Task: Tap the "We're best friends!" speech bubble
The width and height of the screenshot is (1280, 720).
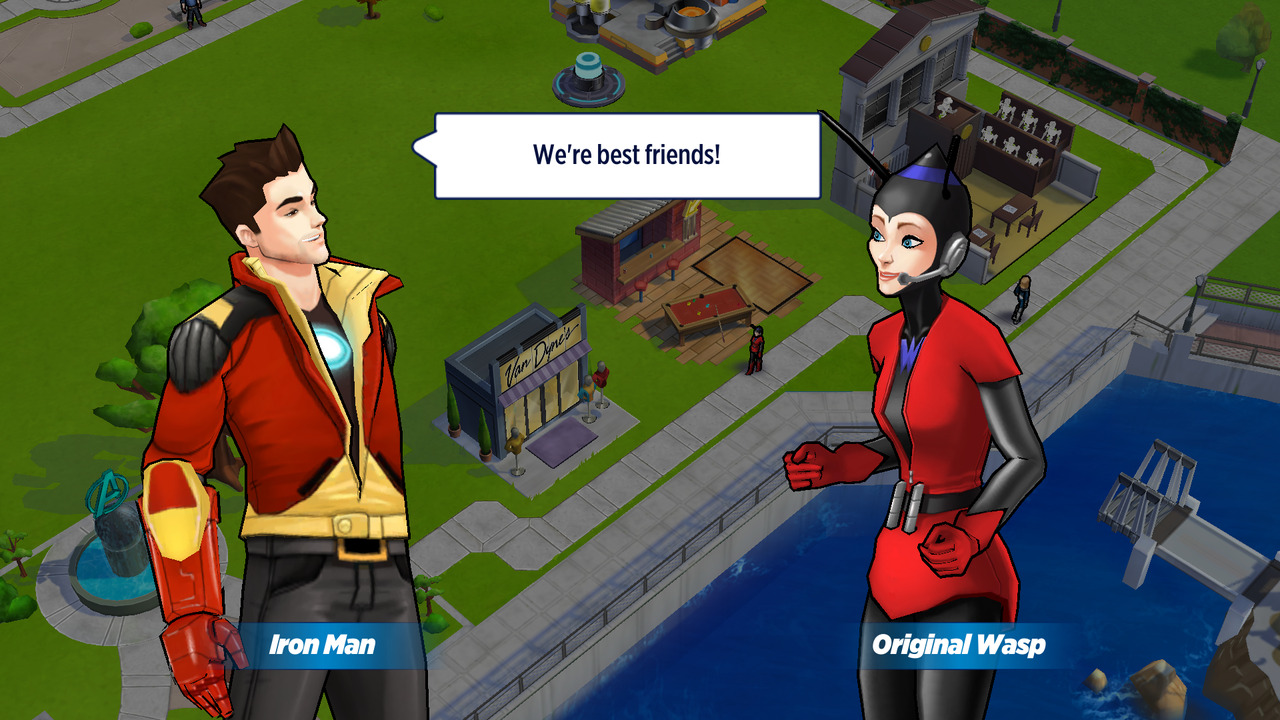Action: [x=627, y=155]
